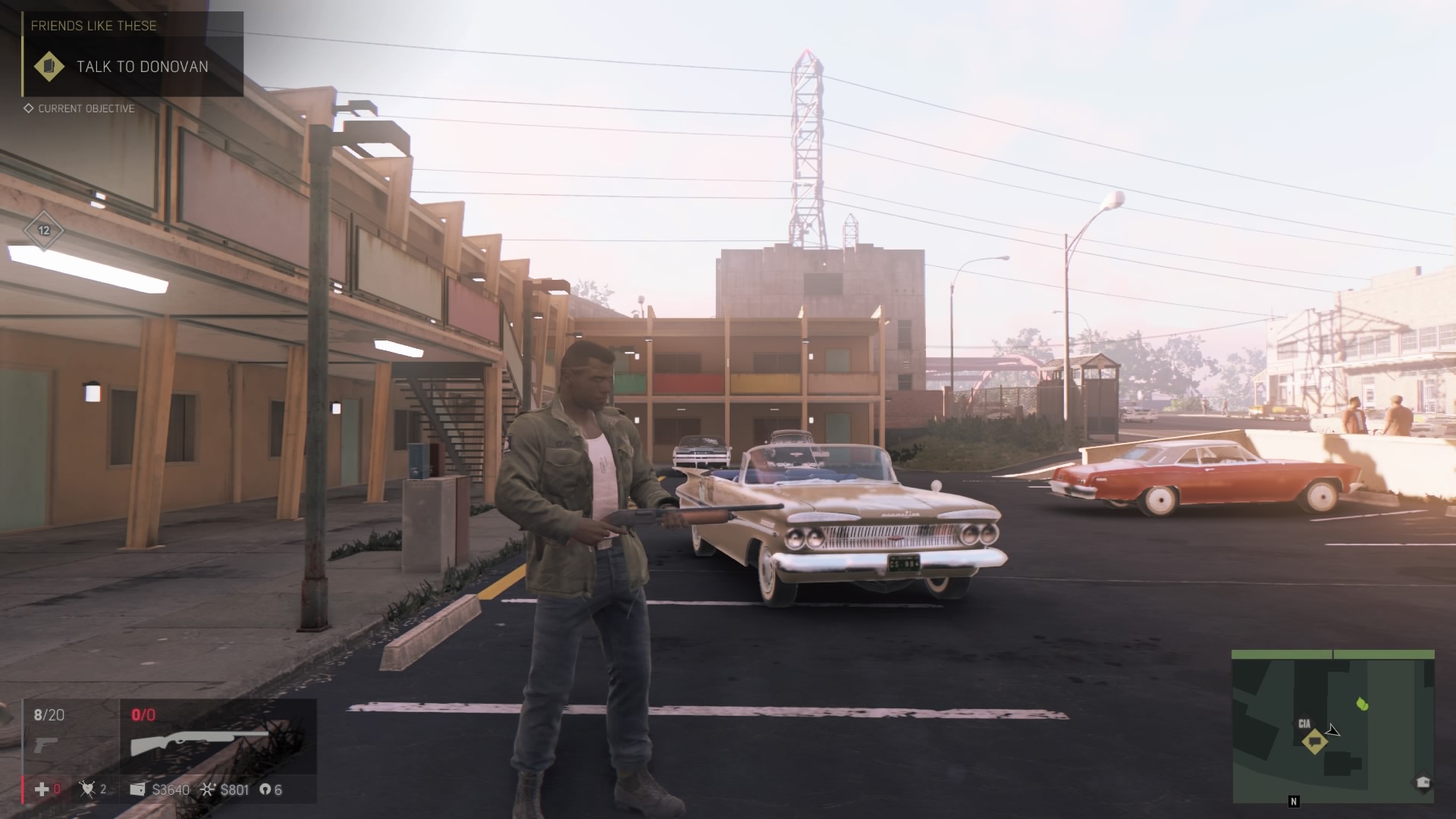Select the house icon on the minimap
The width and height of the screenshot is (1456, 819).
pyautogui.click(x=1423, y=783)
